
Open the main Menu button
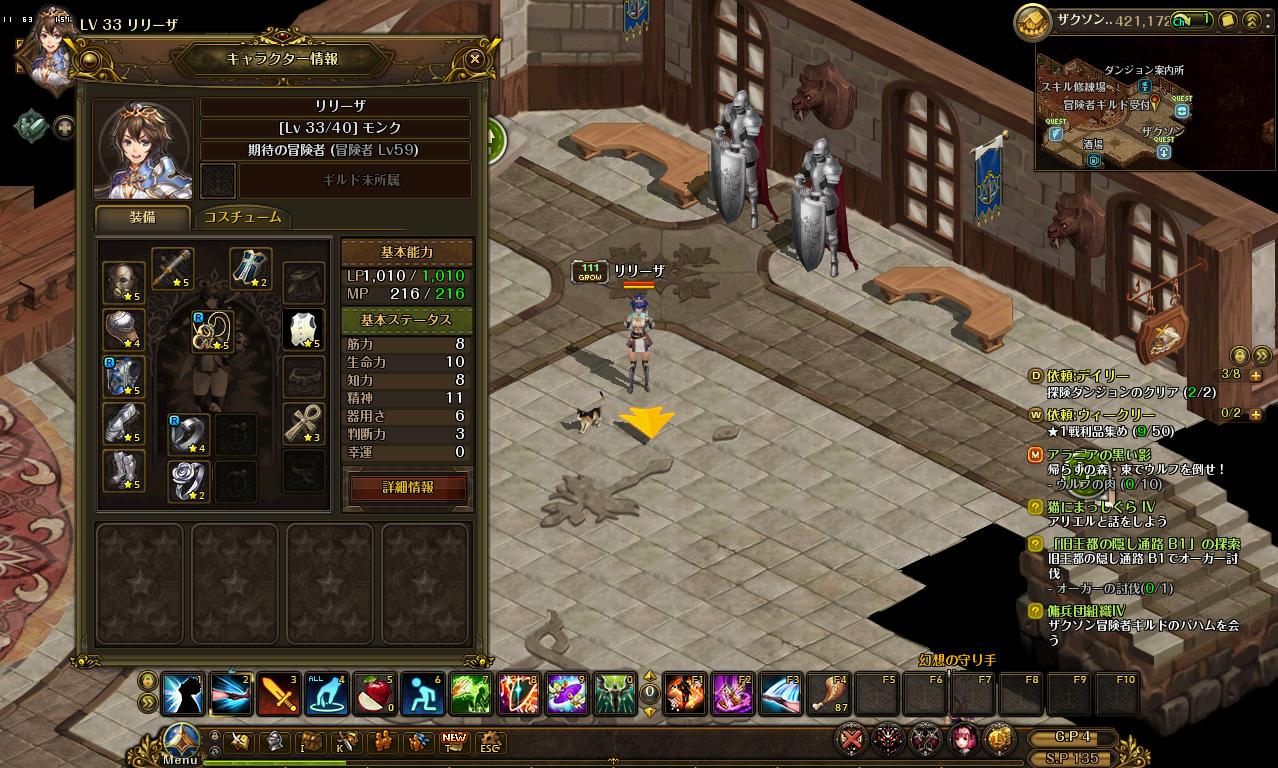(x=180, y=741)
